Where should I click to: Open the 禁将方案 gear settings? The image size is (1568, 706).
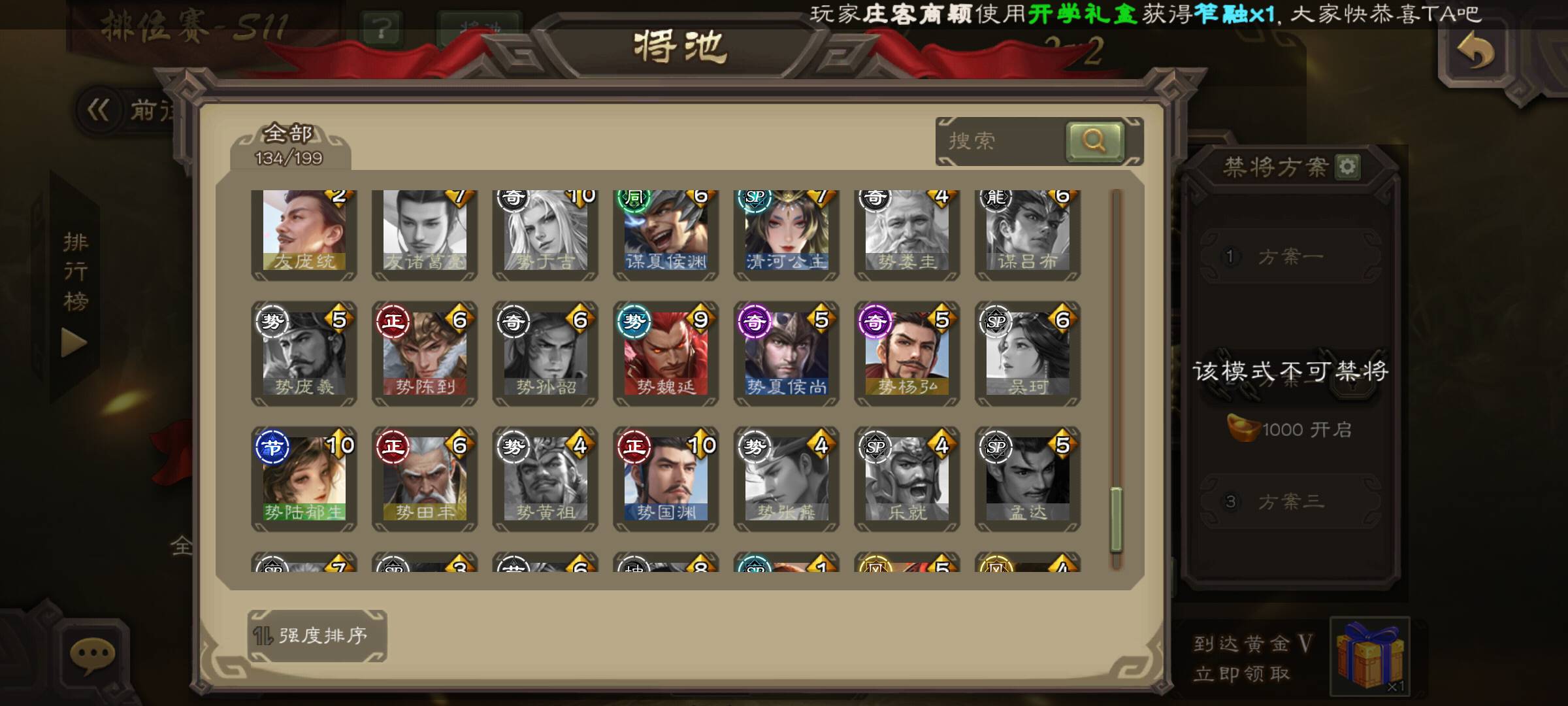[1348, 167]
